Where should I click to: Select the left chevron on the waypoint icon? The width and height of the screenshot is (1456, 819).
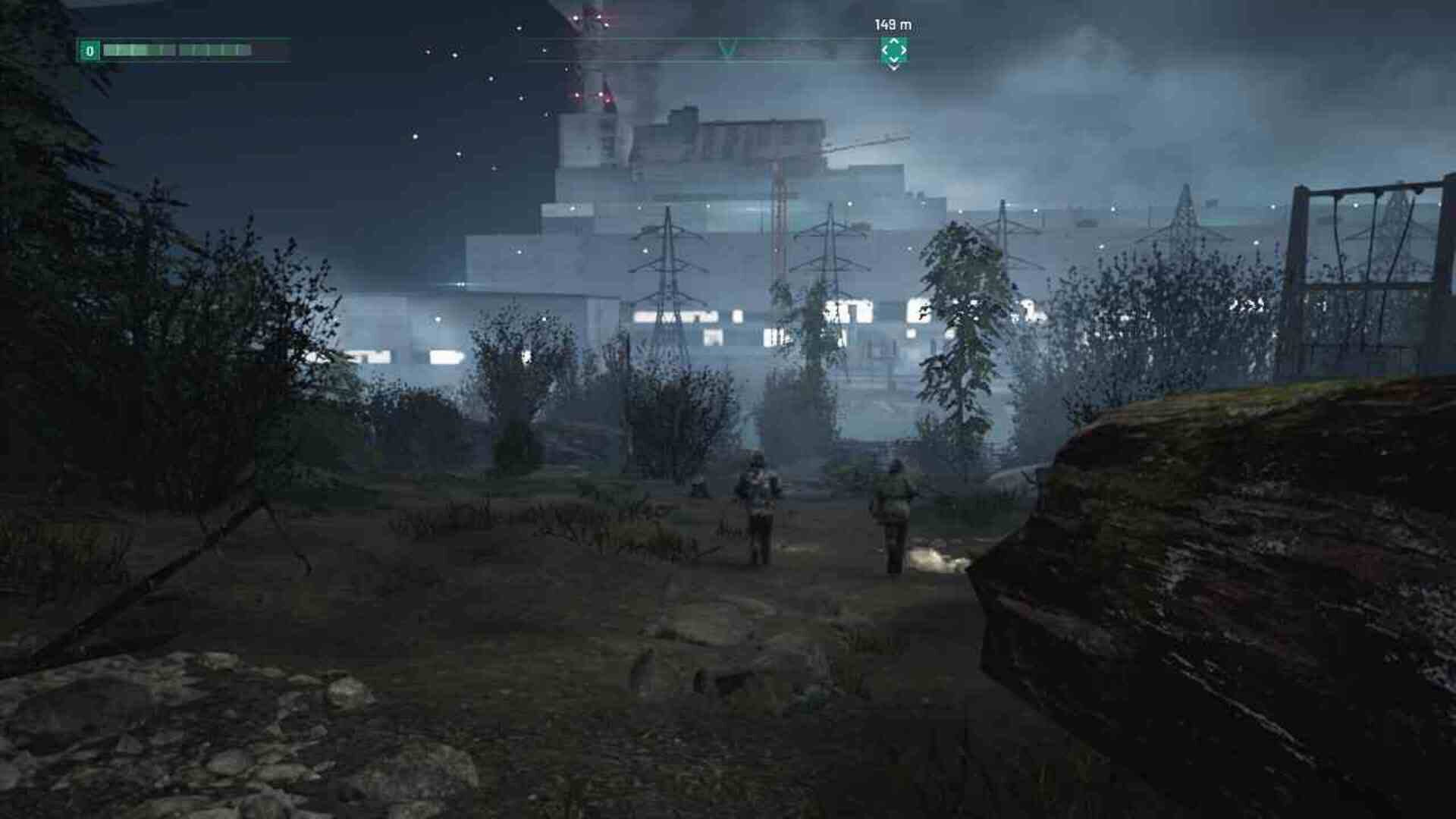(x=885, y=51)
